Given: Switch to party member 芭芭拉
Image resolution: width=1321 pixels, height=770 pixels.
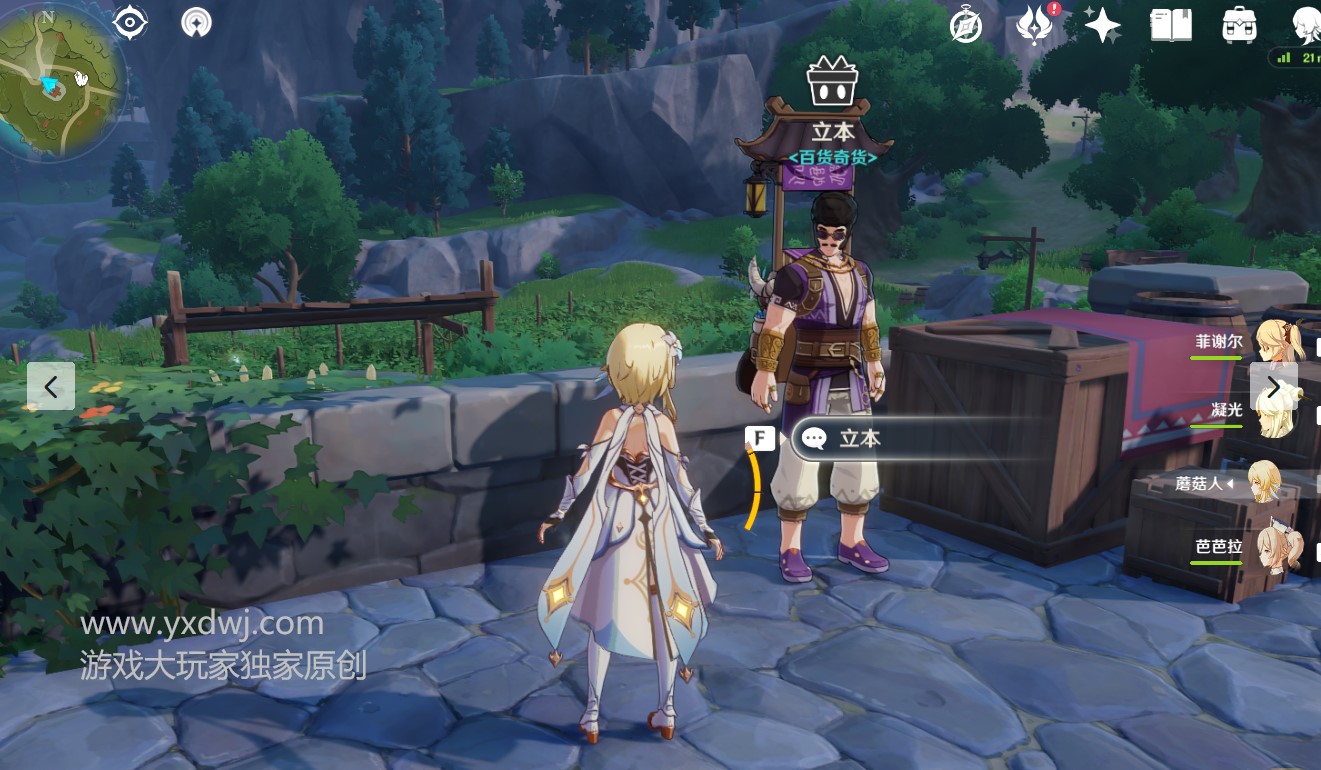Looking at the screenshot, I should point(1279,548).
